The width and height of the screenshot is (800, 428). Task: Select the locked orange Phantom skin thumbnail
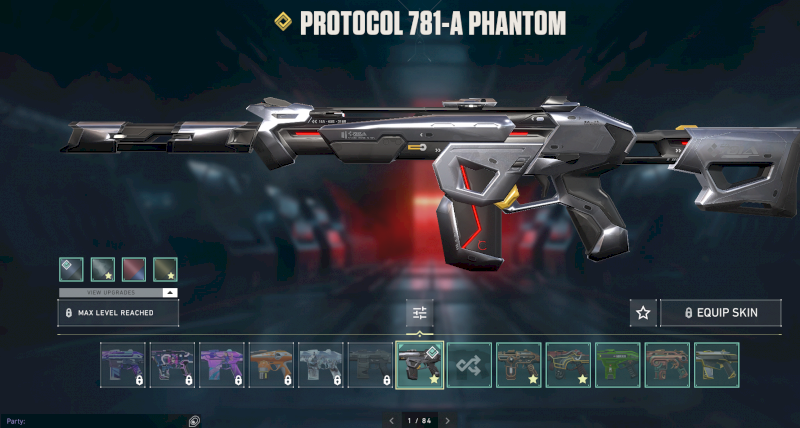click(269, 365)
